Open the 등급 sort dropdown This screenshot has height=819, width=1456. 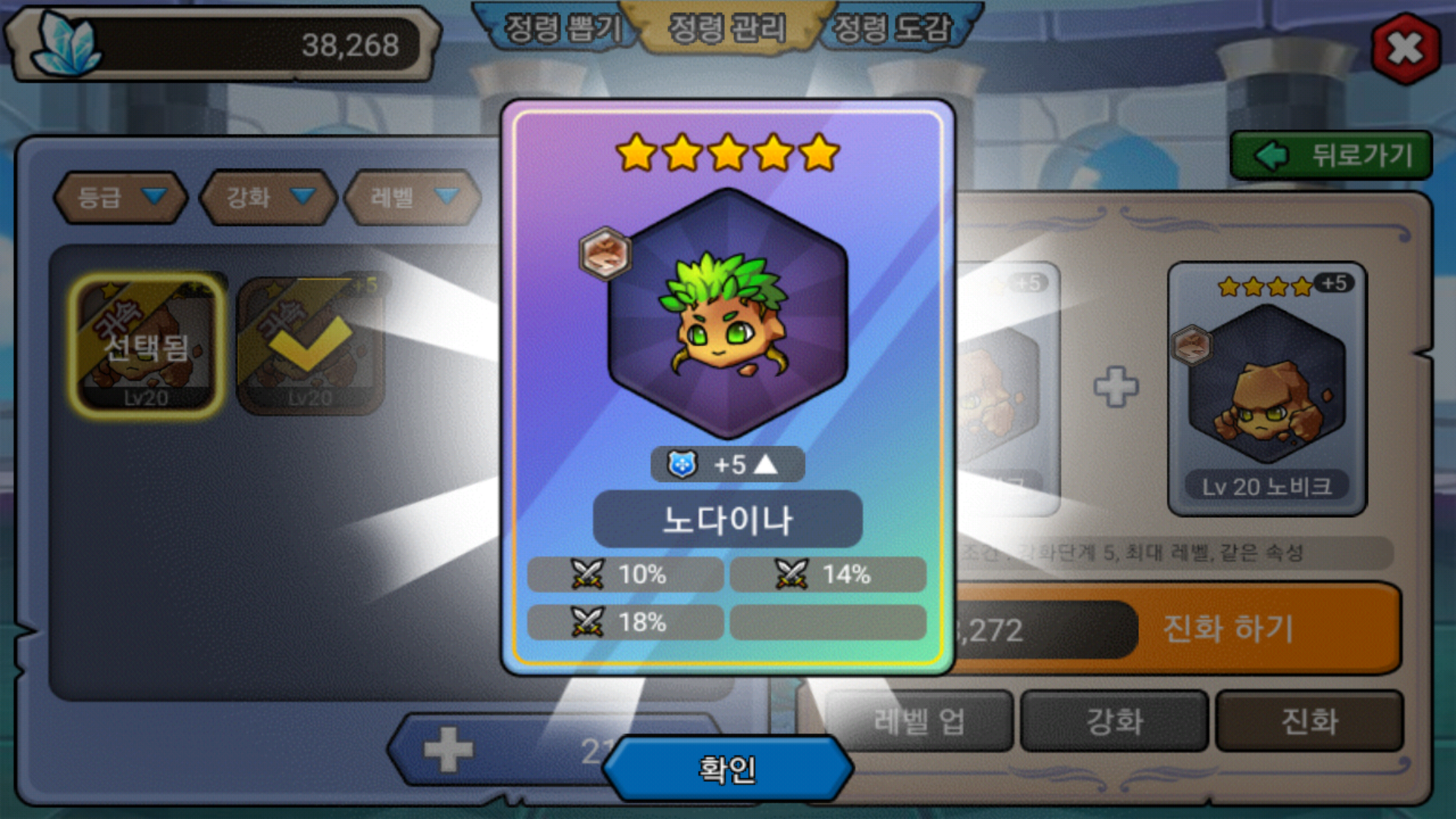point(121,198)
